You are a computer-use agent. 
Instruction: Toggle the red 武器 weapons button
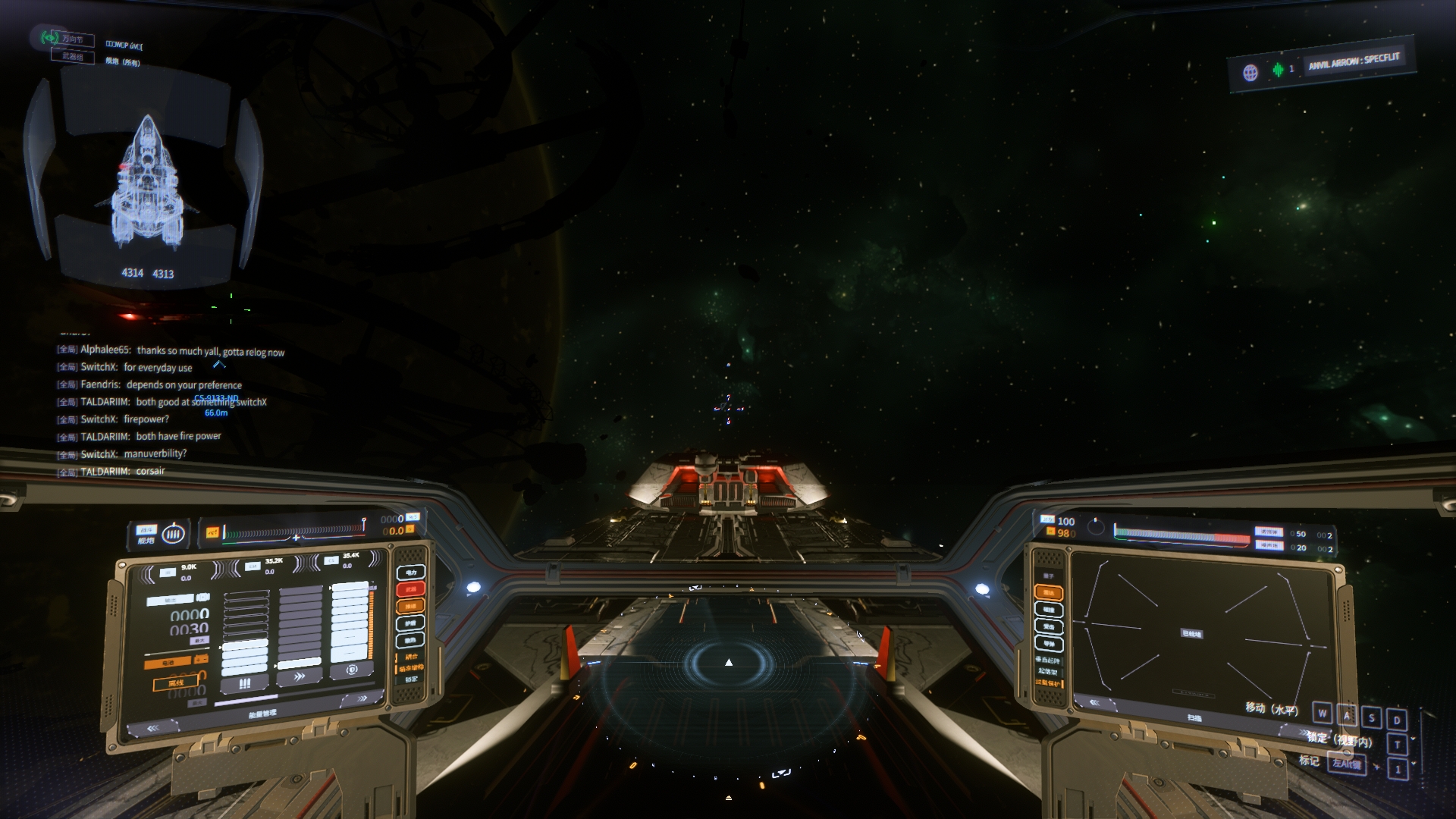click(x=411, y=589)
